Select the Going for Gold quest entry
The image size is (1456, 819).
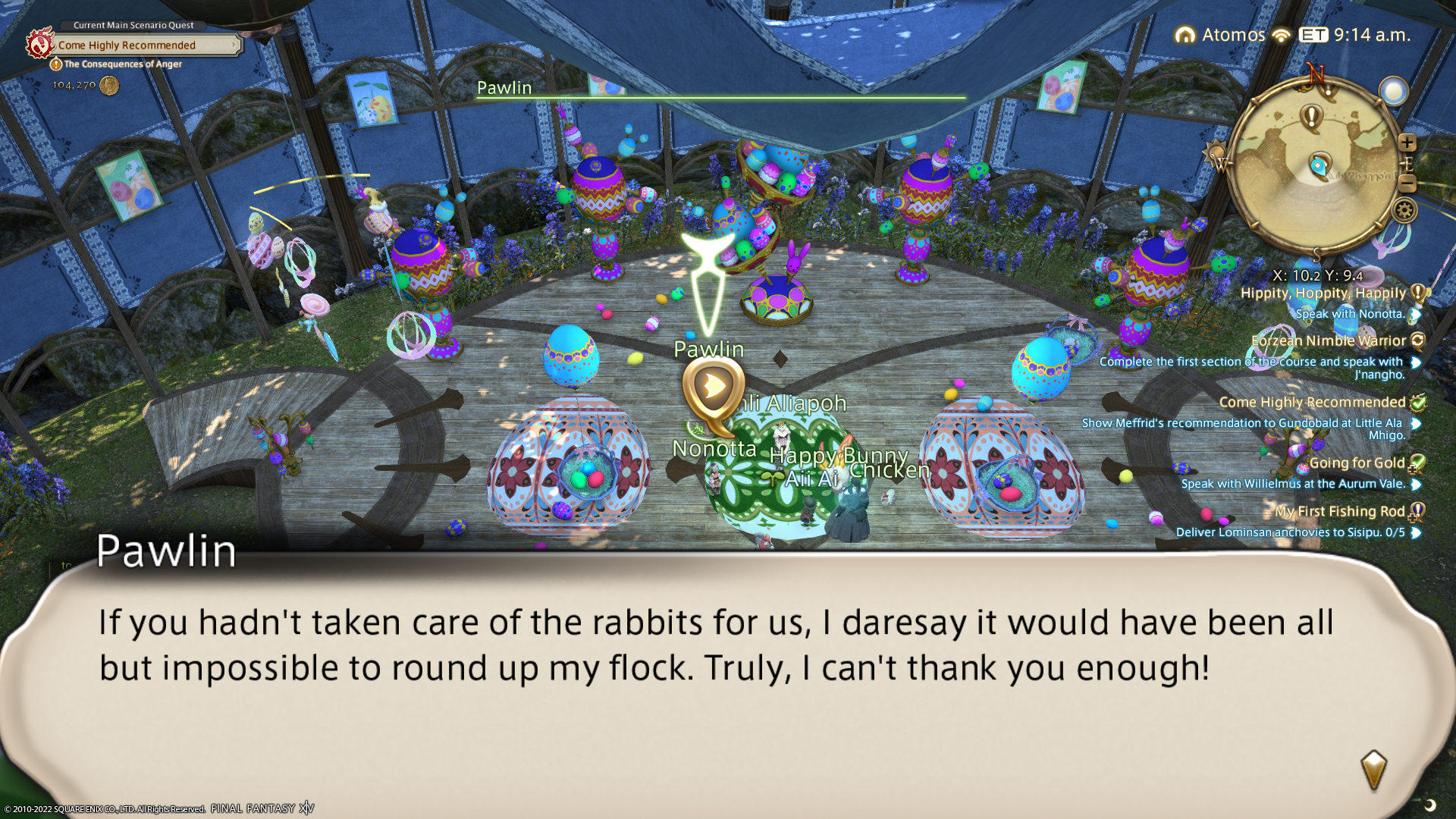click(1357, 463)
